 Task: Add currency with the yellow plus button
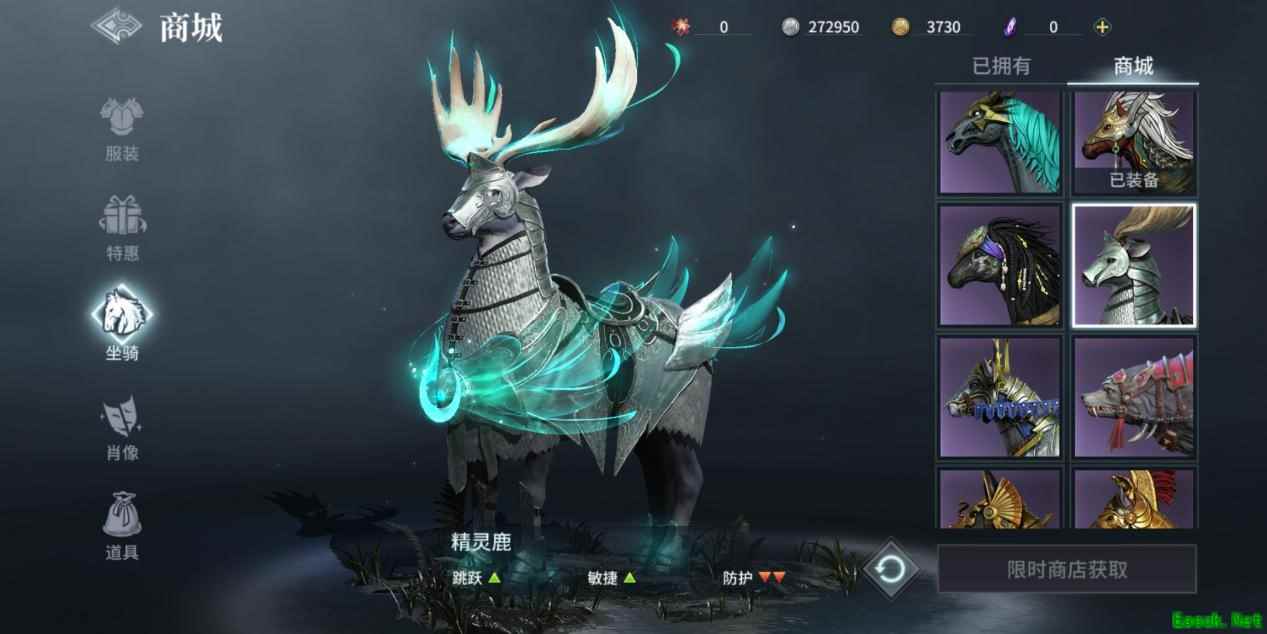tap(1102, 27)
